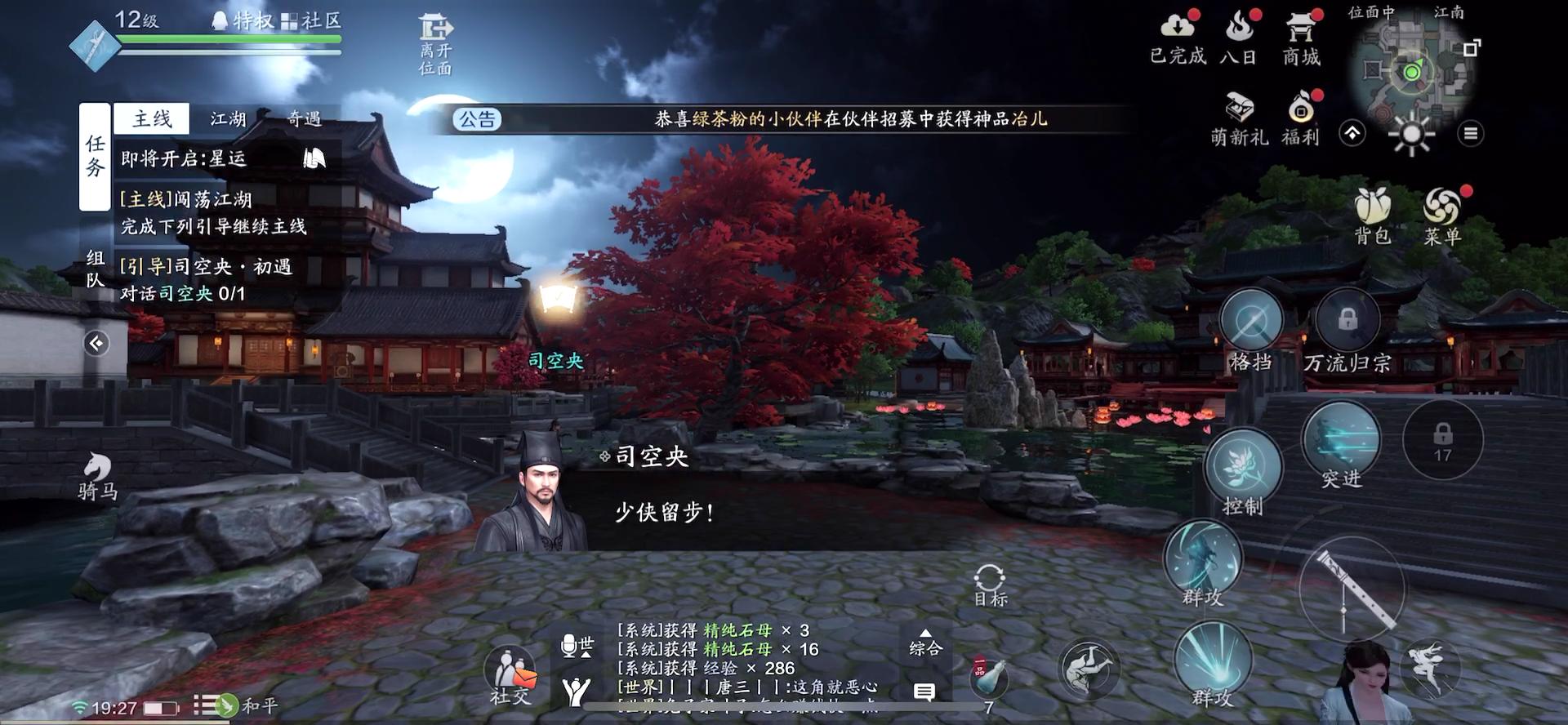
Task: Toggle the camera lock showing 17
Action: (x=1445, y=439)
